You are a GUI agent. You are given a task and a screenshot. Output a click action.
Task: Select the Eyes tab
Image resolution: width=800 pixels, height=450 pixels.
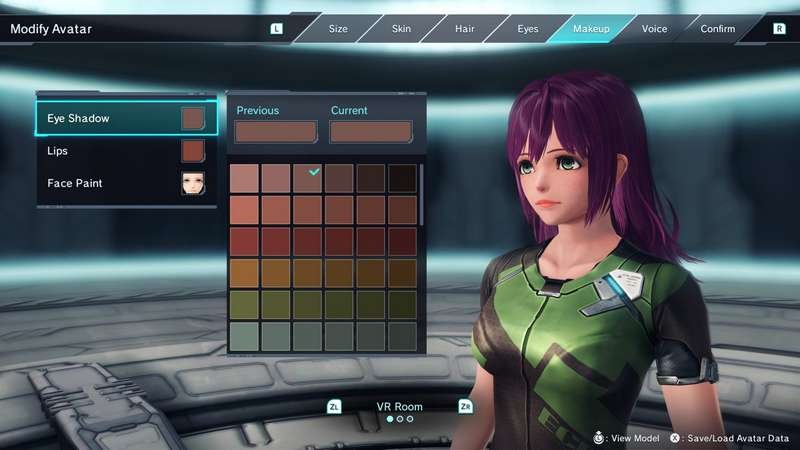click(528, 29)
